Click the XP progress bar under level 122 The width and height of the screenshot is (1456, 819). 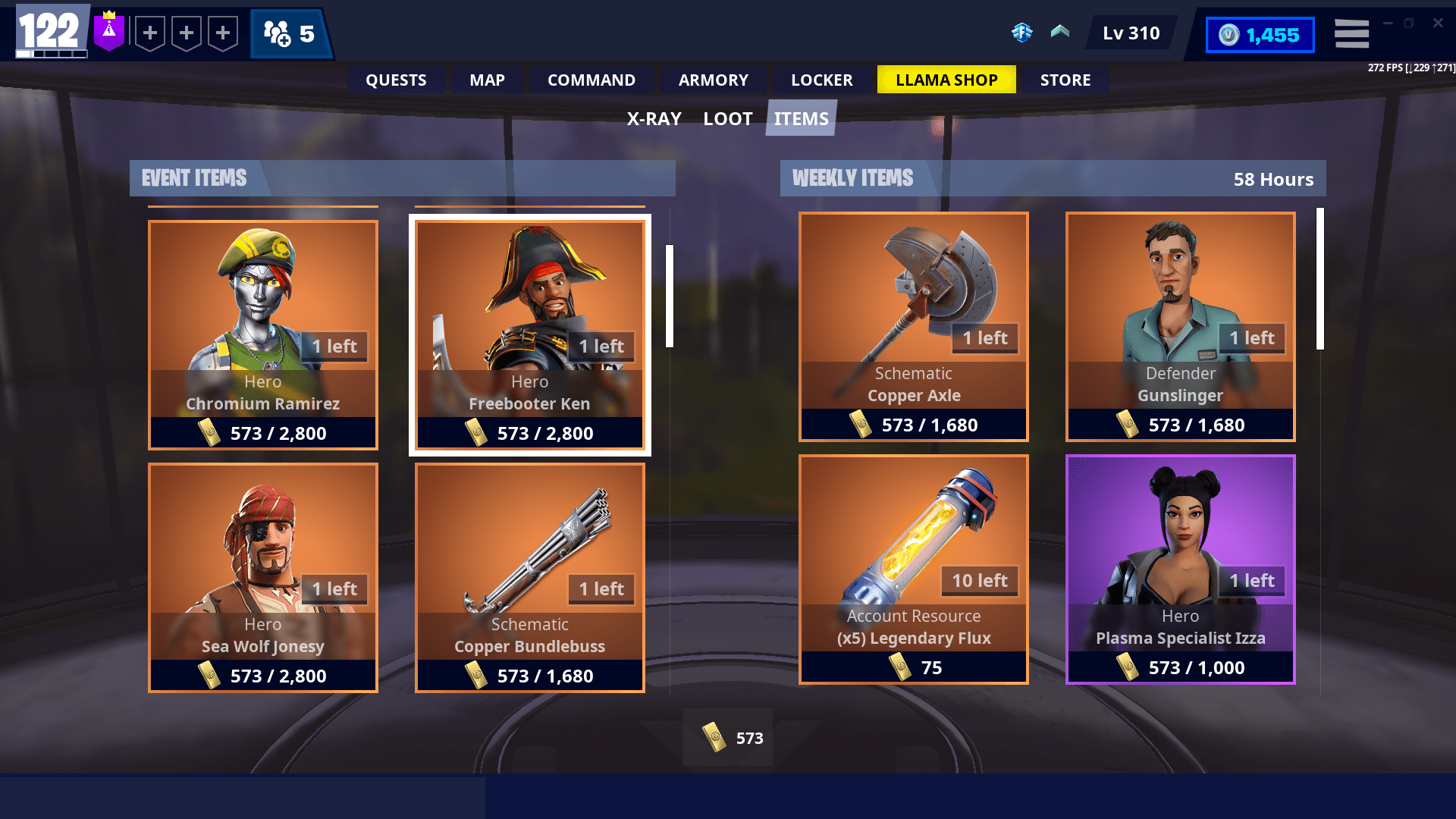51,53
